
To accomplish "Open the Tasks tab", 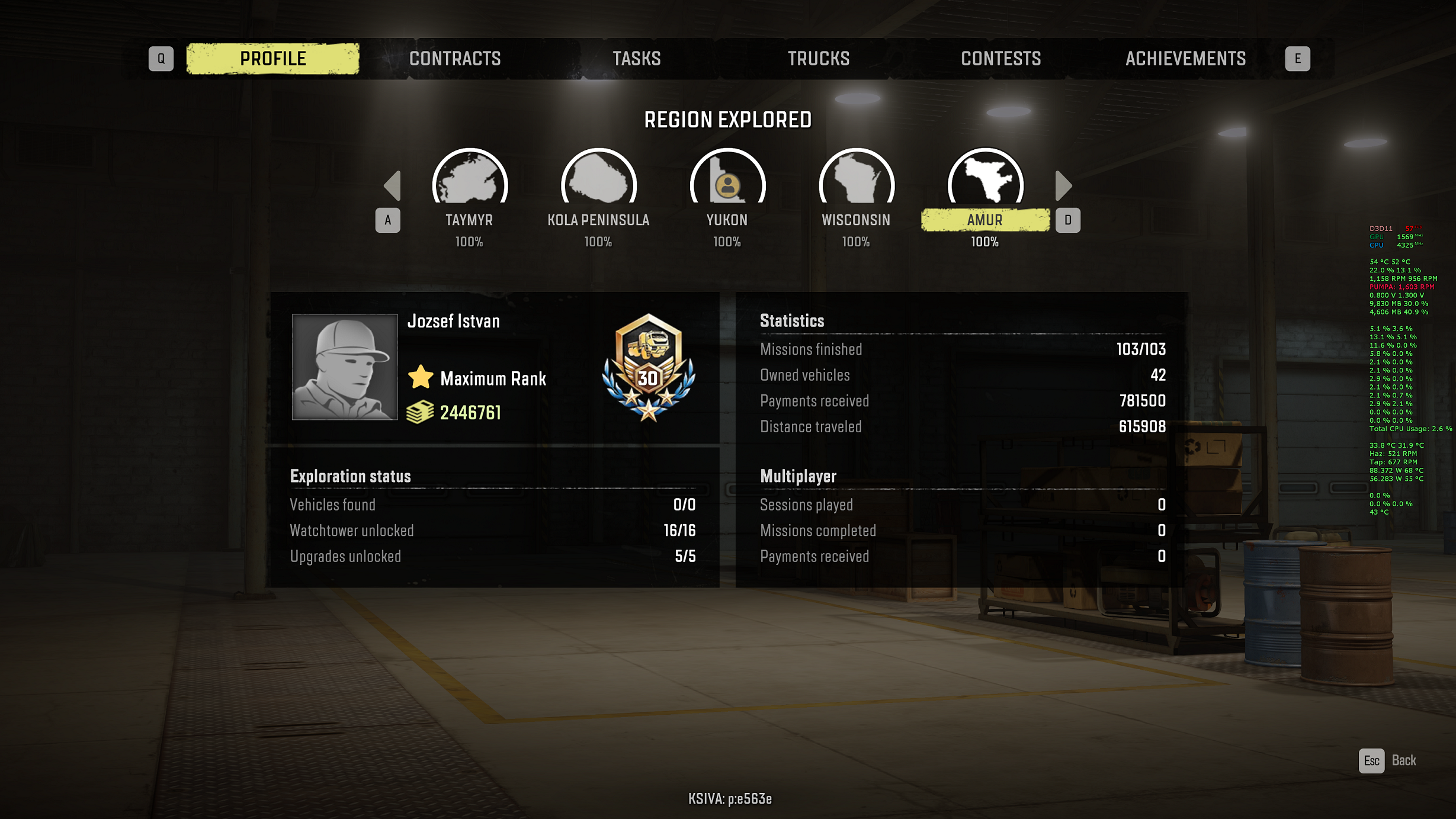I will (636, 59).
